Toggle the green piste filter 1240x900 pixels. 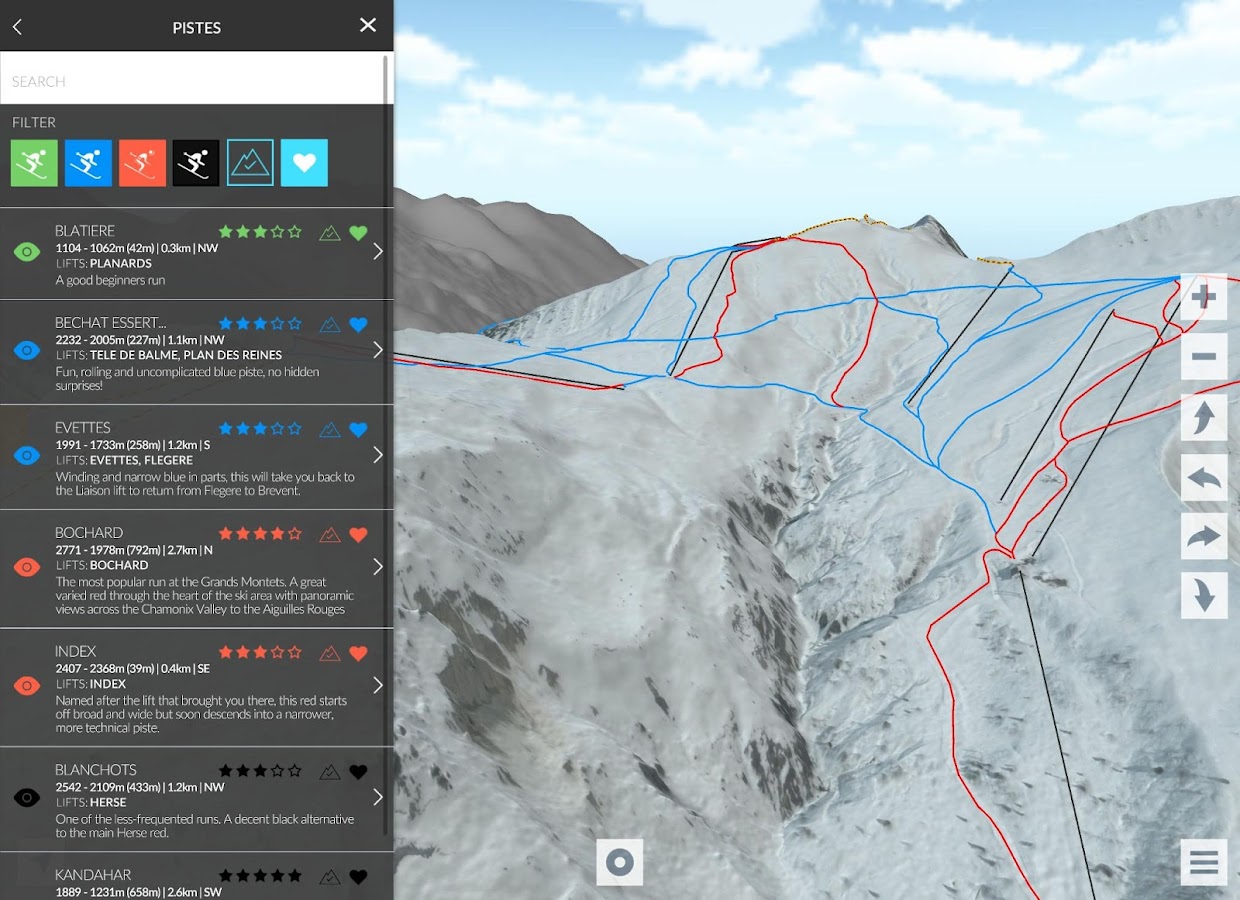34,162
